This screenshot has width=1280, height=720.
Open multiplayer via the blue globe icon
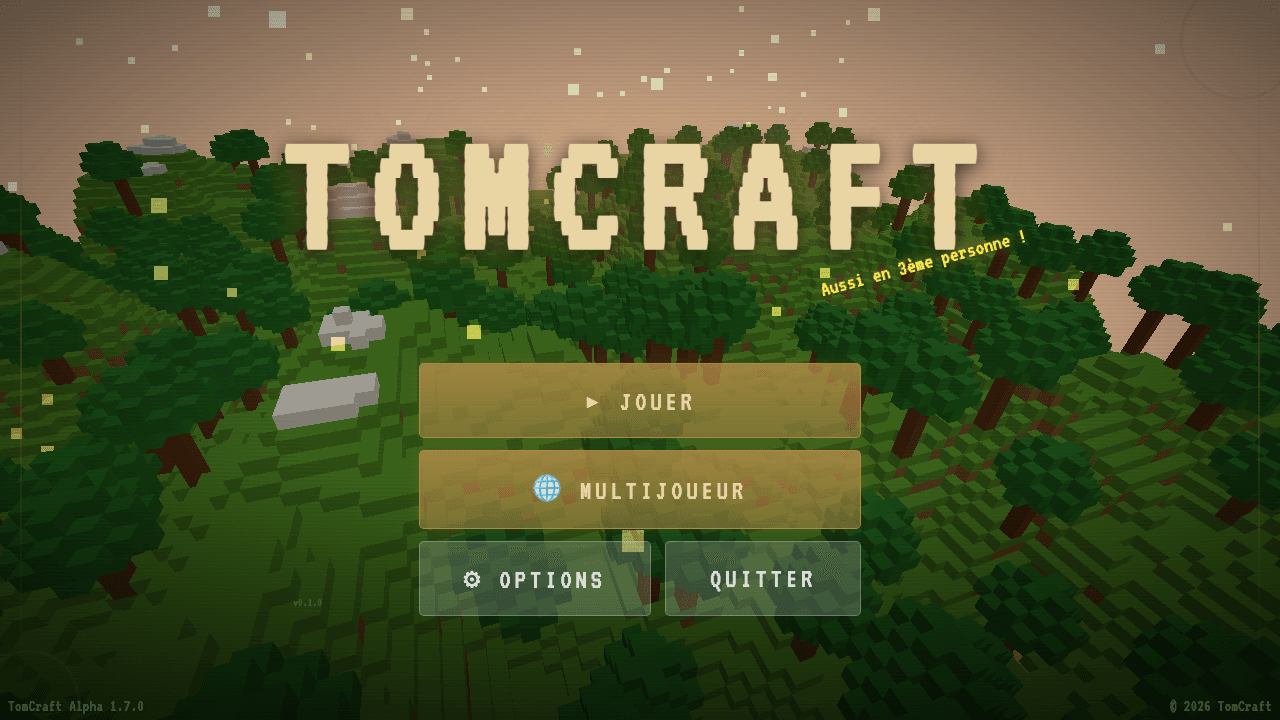click(x=548, y=490)
